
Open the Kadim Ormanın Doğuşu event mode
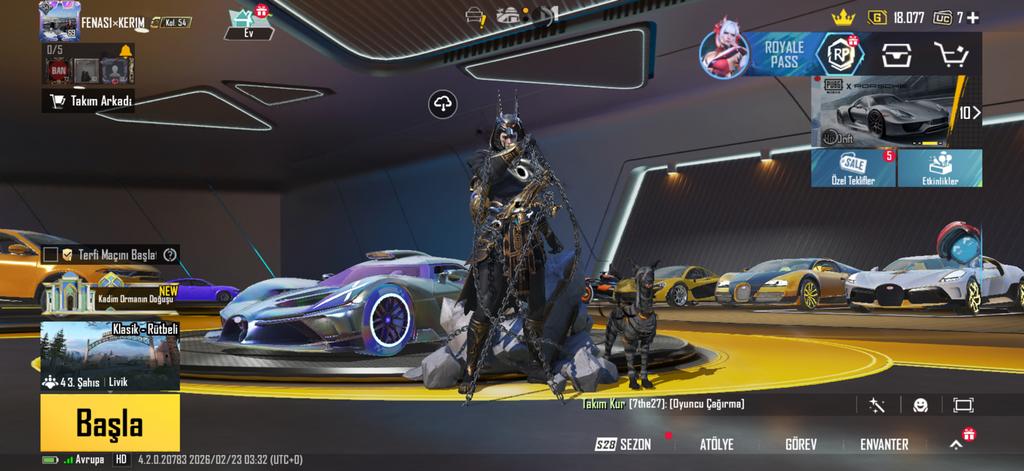pyautogui.click(x=110, y=295)
